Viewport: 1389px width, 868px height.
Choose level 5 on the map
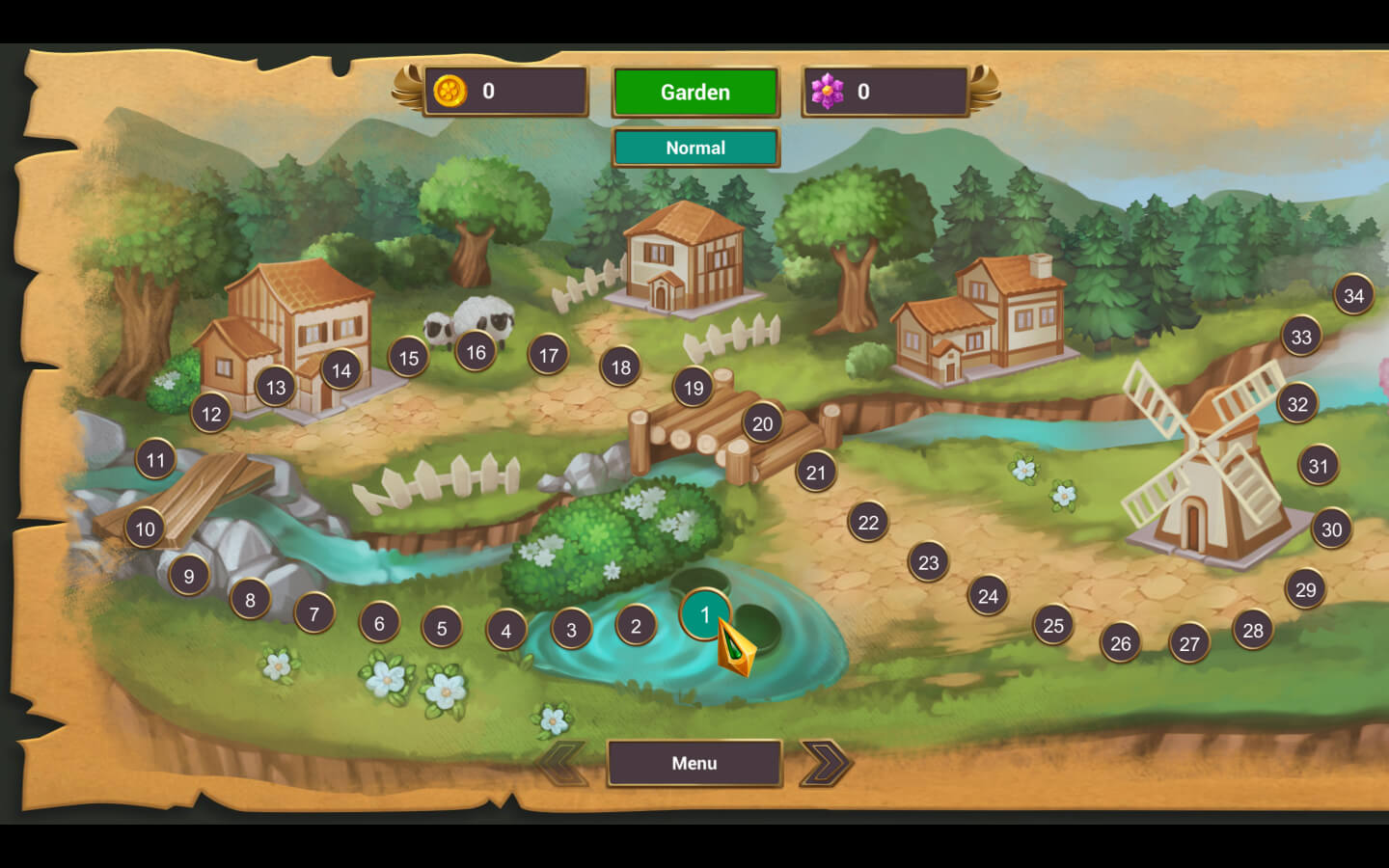(442, 628)
